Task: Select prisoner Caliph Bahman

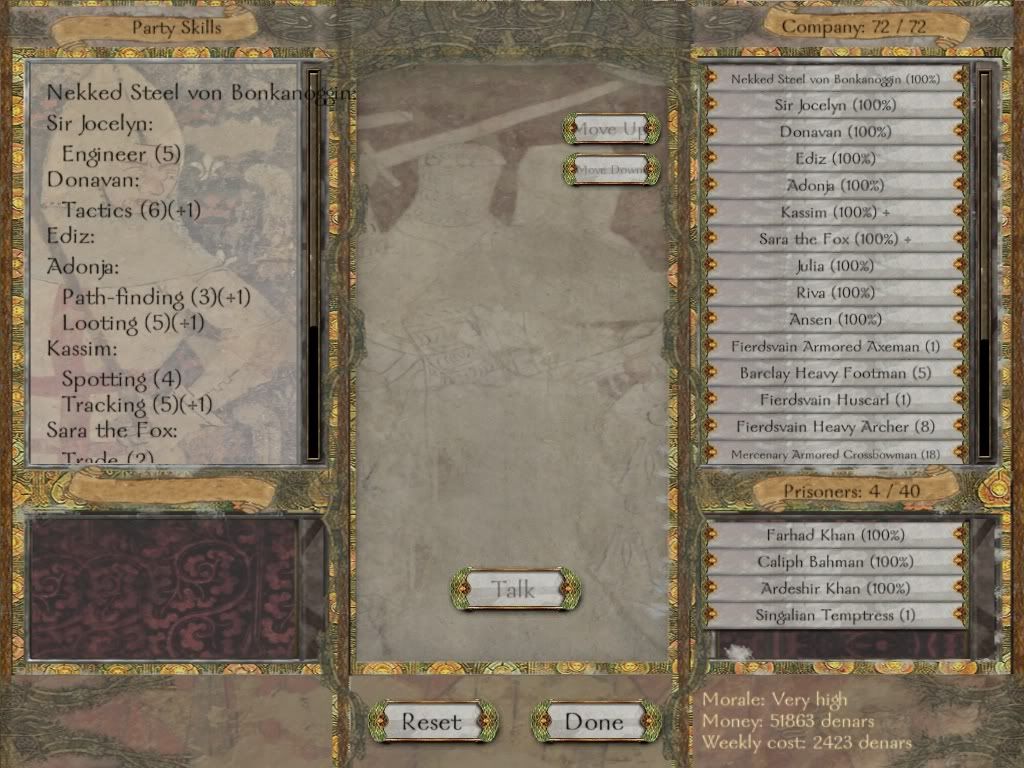Action: coord(835,562)
